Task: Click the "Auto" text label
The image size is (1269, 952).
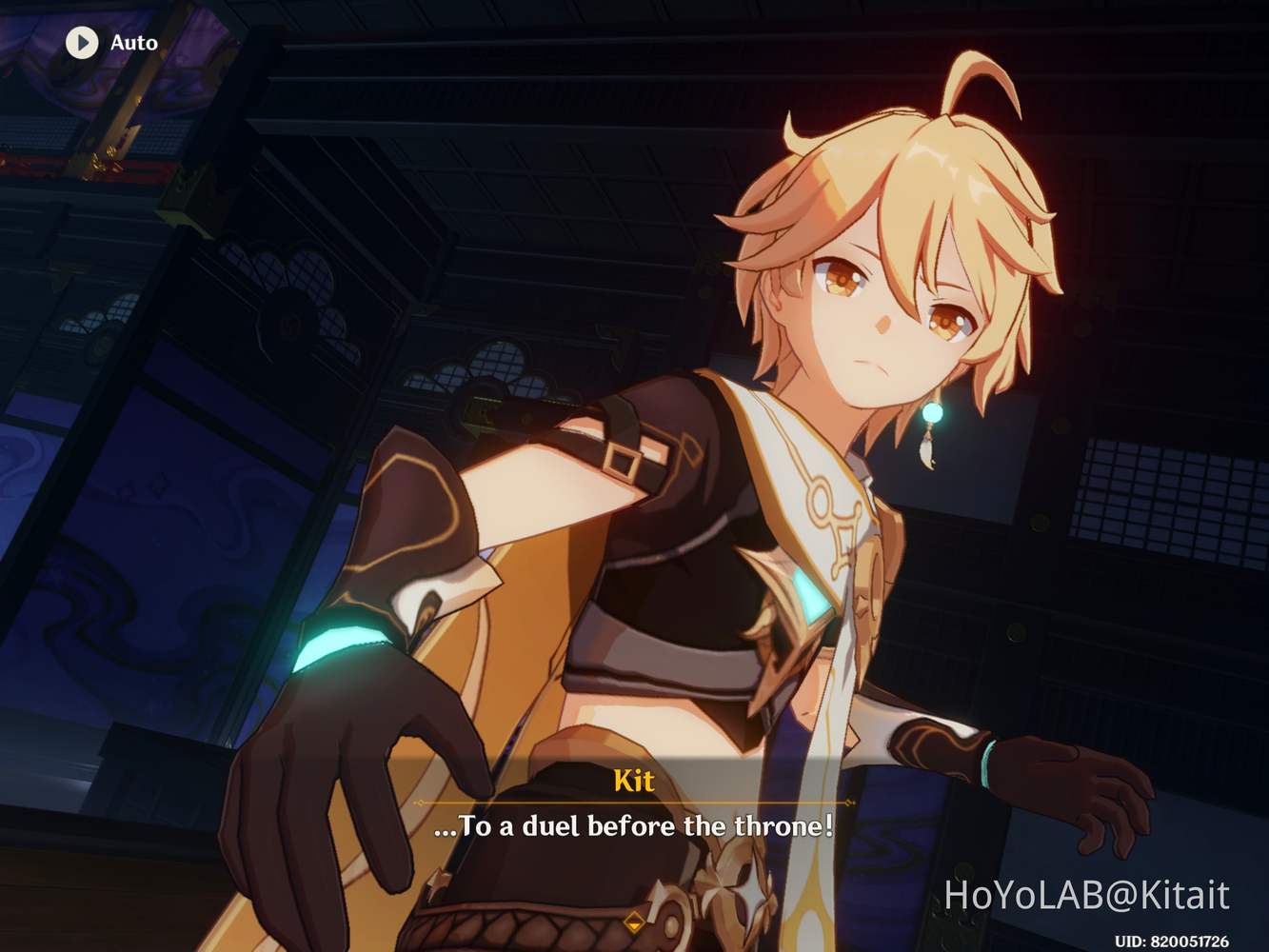Action: pyautogui.click(x=133, y=42)
